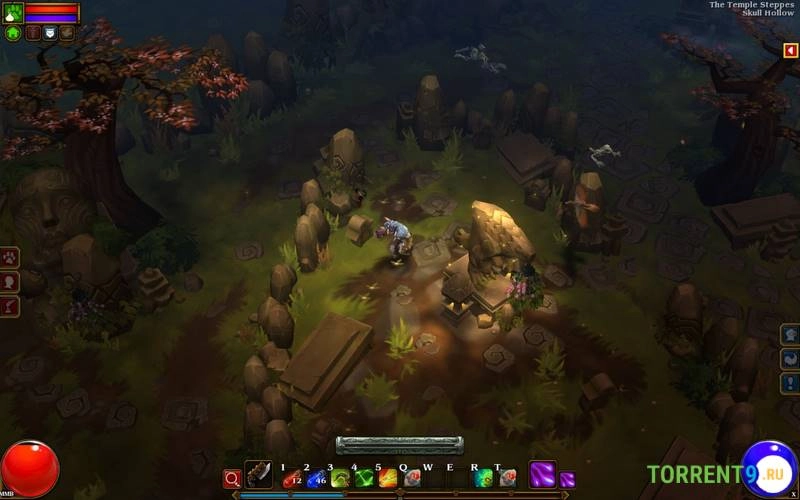
Task: Select the small purple secondary skill icon
Action: tap(567, 480)
